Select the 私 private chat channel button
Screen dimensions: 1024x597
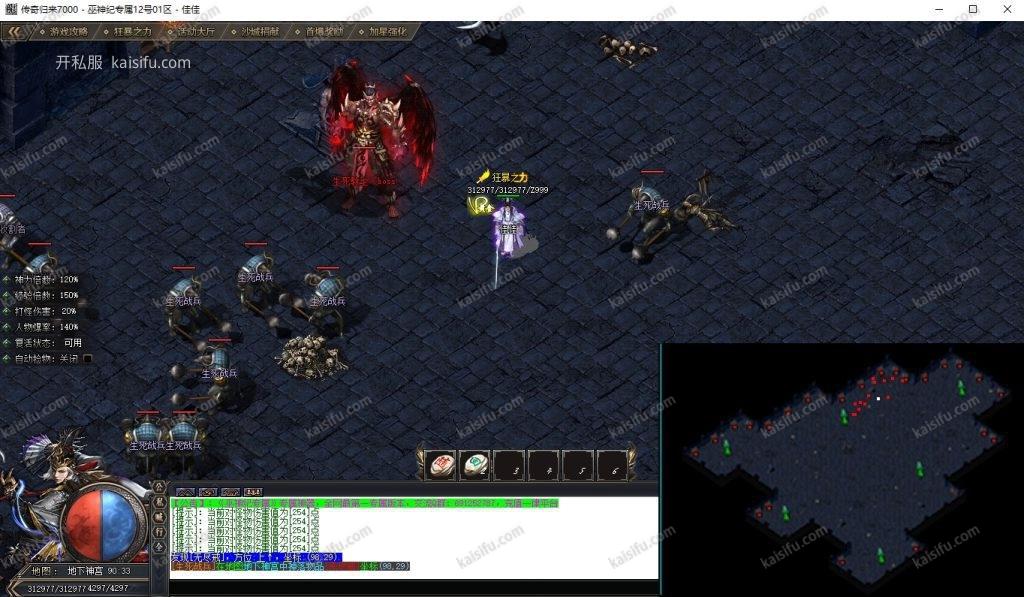coord(160,503)
